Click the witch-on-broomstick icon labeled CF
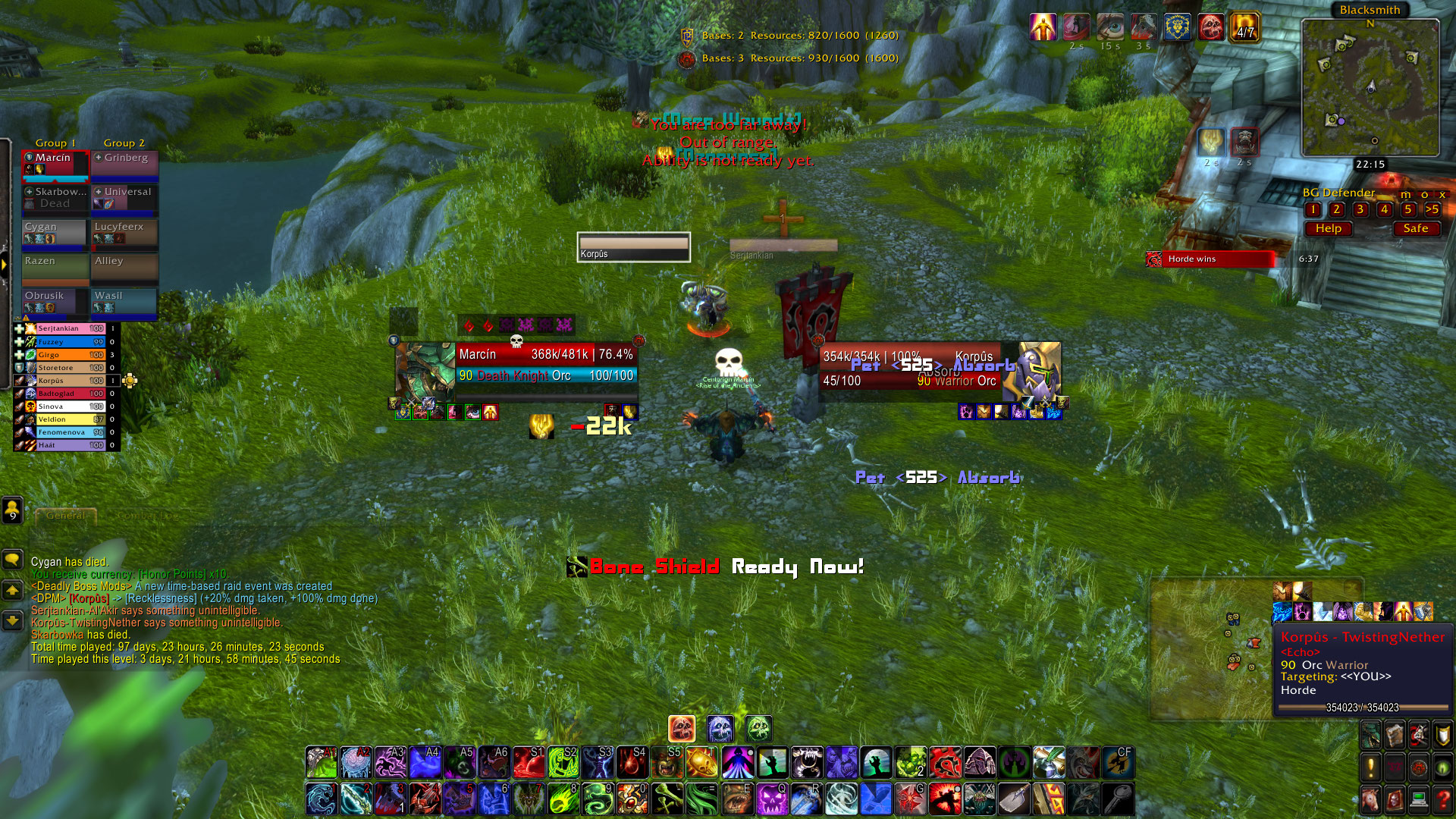This screenshot has width=1456, height=819. click(x=1120, y=762)
